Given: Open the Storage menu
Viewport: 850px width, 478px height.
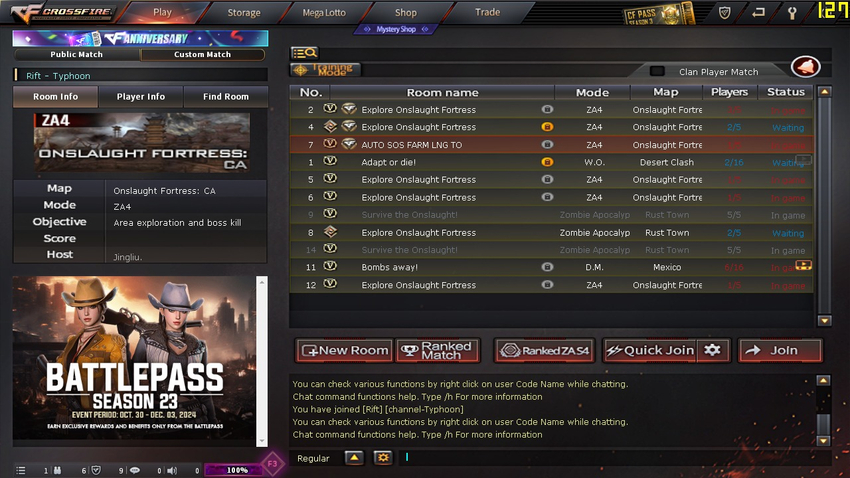Looking at the screenshot, I should tap(243, 13).
